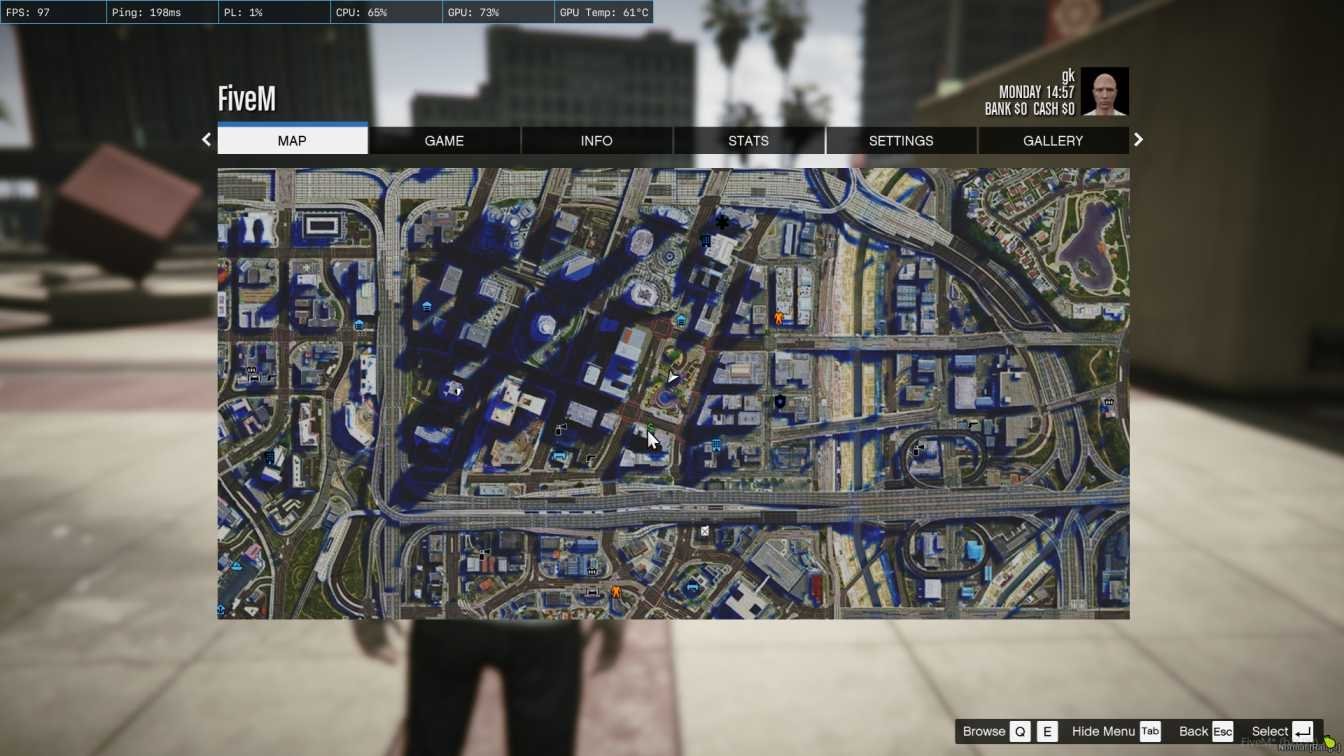The height and width of the screenshot is (756, 1344).
Task: Open the GALLERY tab
Action: pos(1052,140)
